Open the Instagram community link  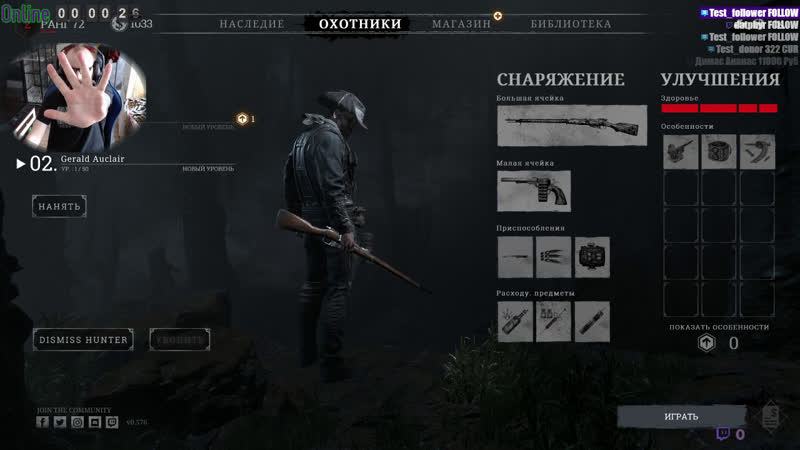77,422
